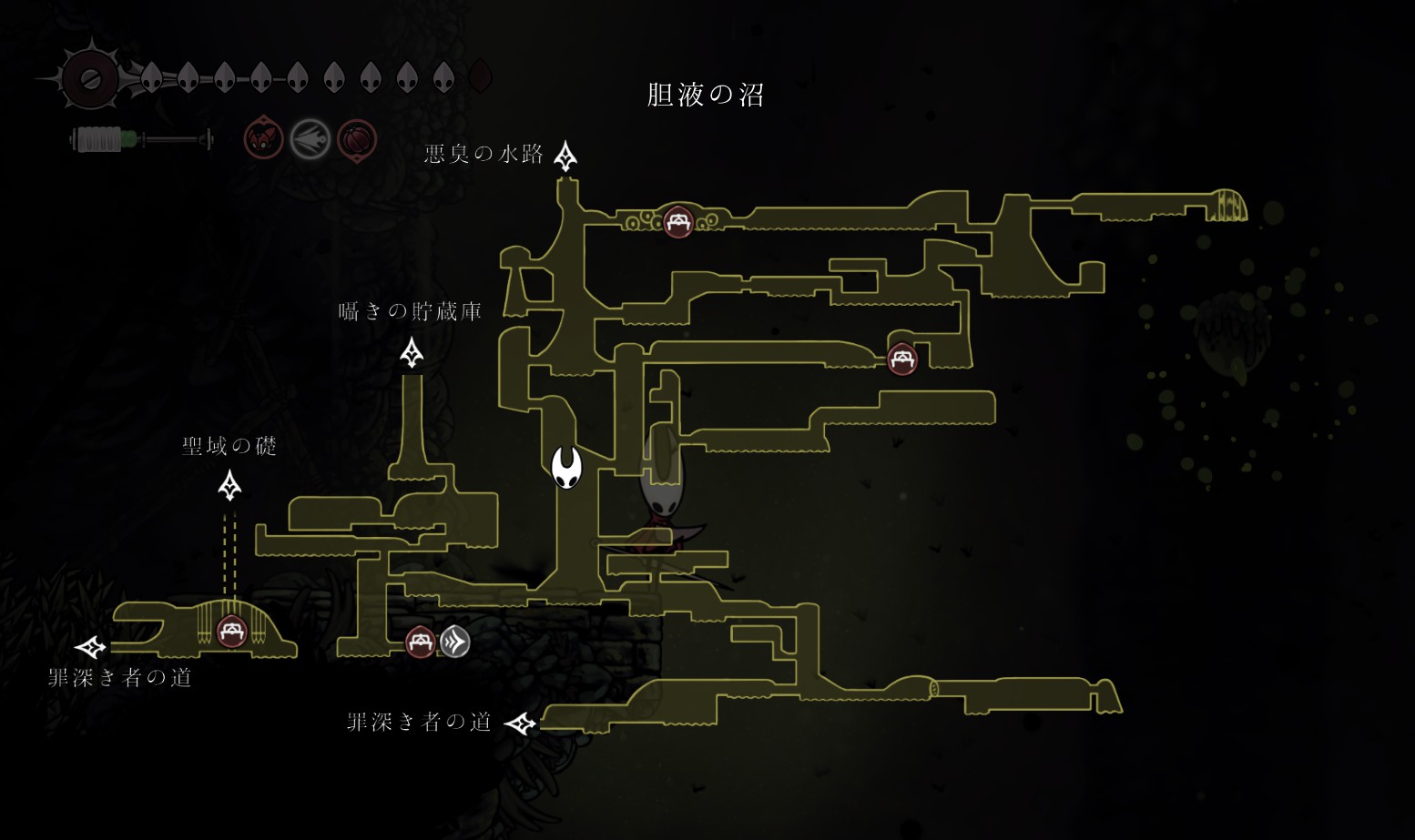1415x840 pixels.
Task: Select the 悪臭の水路 exit arrow marker
Action: tap(565, 157)
